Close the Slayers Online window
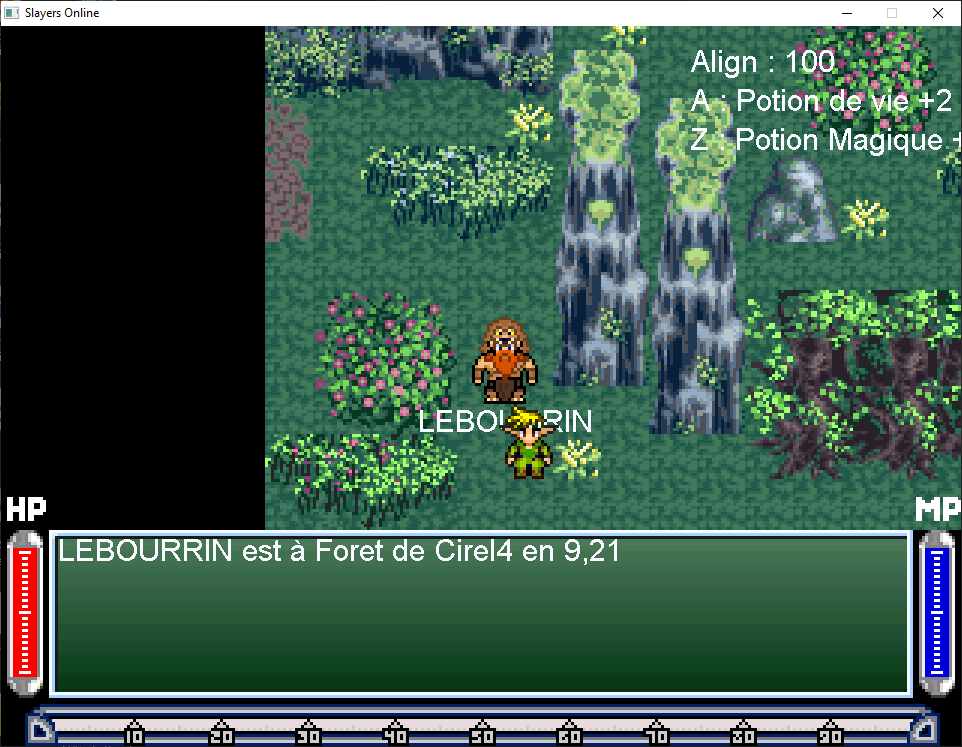Image resolution: width=962 pixels, height=747 pixels. point(937,13)
